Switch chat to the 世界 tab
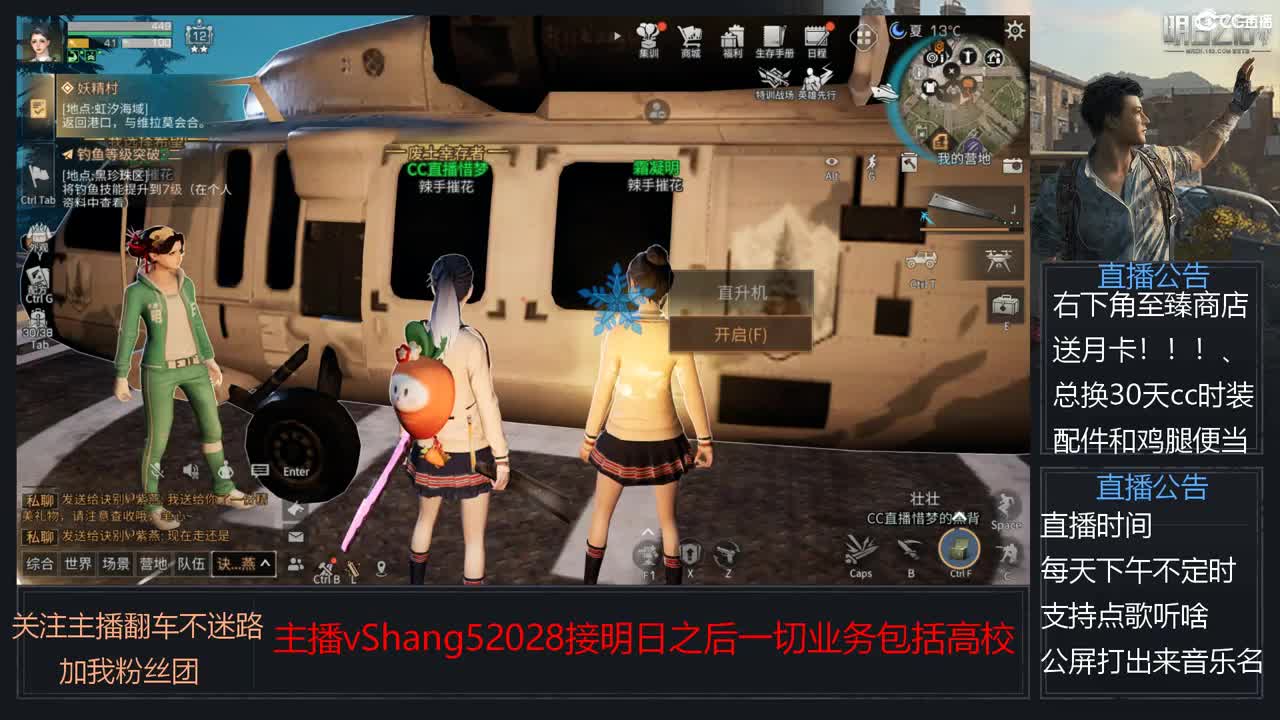Viewport: 1280px width, 720px height. coord(77,563)
